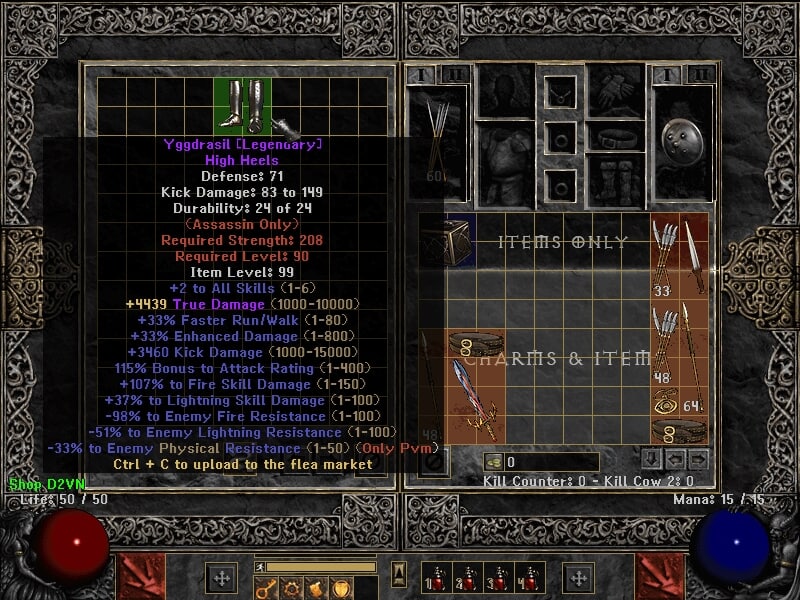Pick up the chest box in inventory
Viewport: 800px width, 600px height.
tap(446, 240)
